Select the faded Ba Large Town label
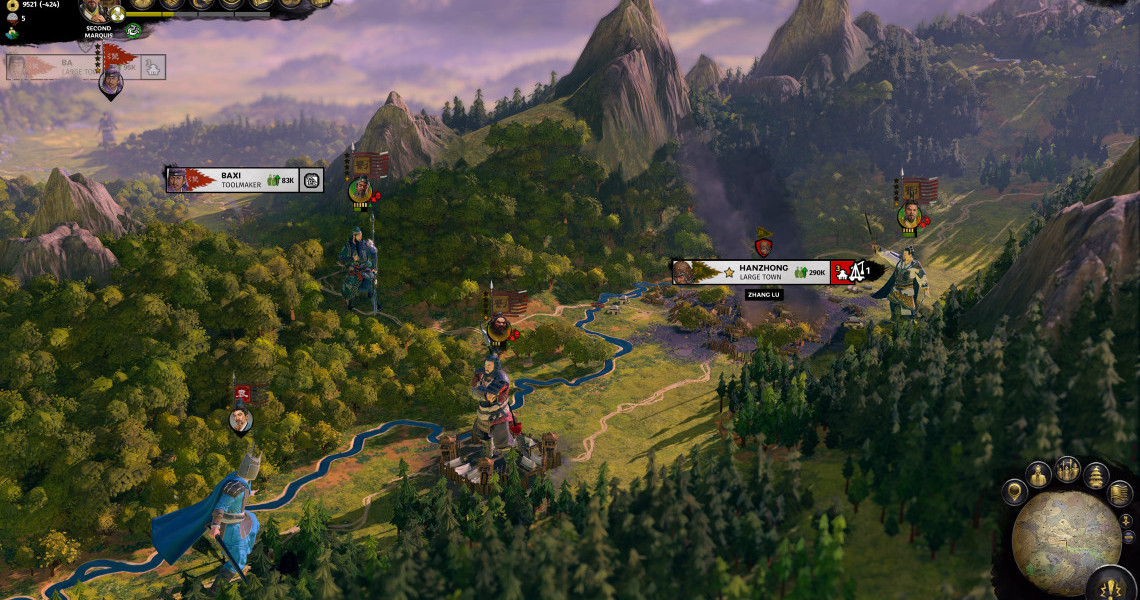Image resolution: width=1140 pixels, height=600 pixels. pos(70,67)
